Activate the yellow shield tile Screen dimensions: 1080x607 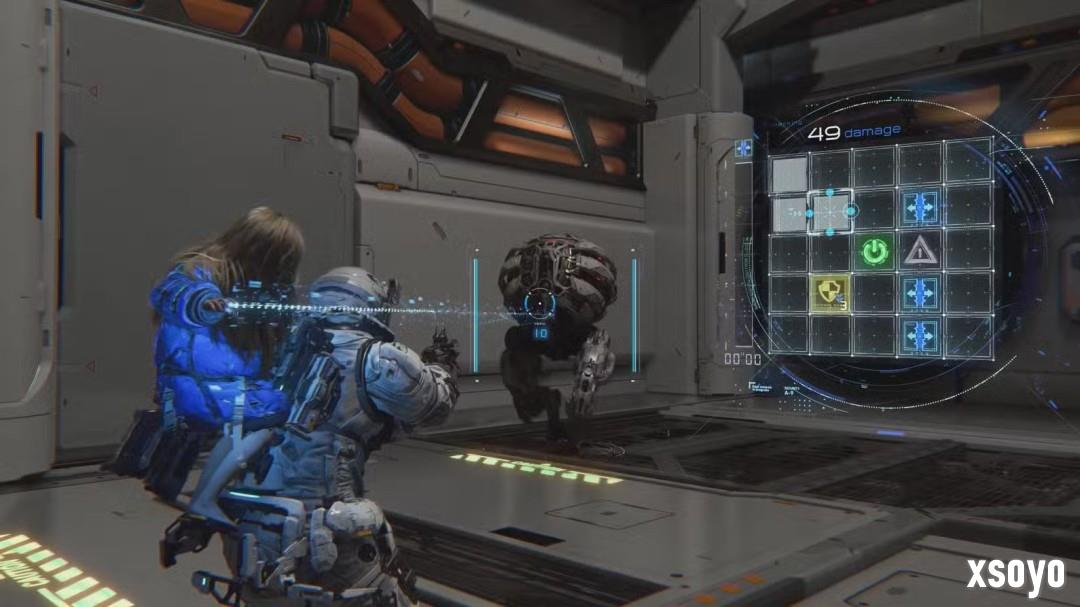pyautogui.click(x=832, y=292)
